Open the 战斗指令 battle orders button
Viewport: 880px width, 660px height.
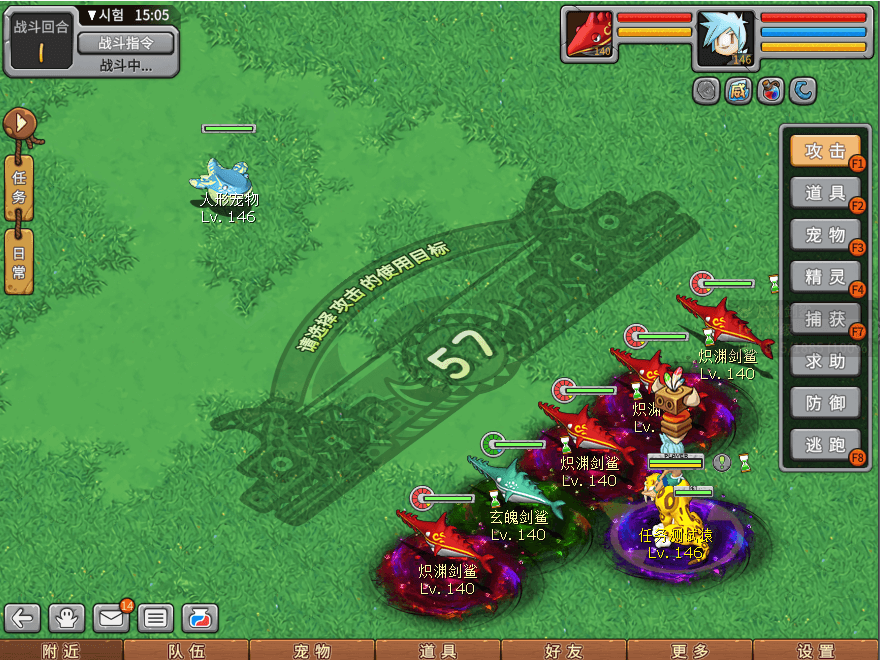click(x=125, y=43)
